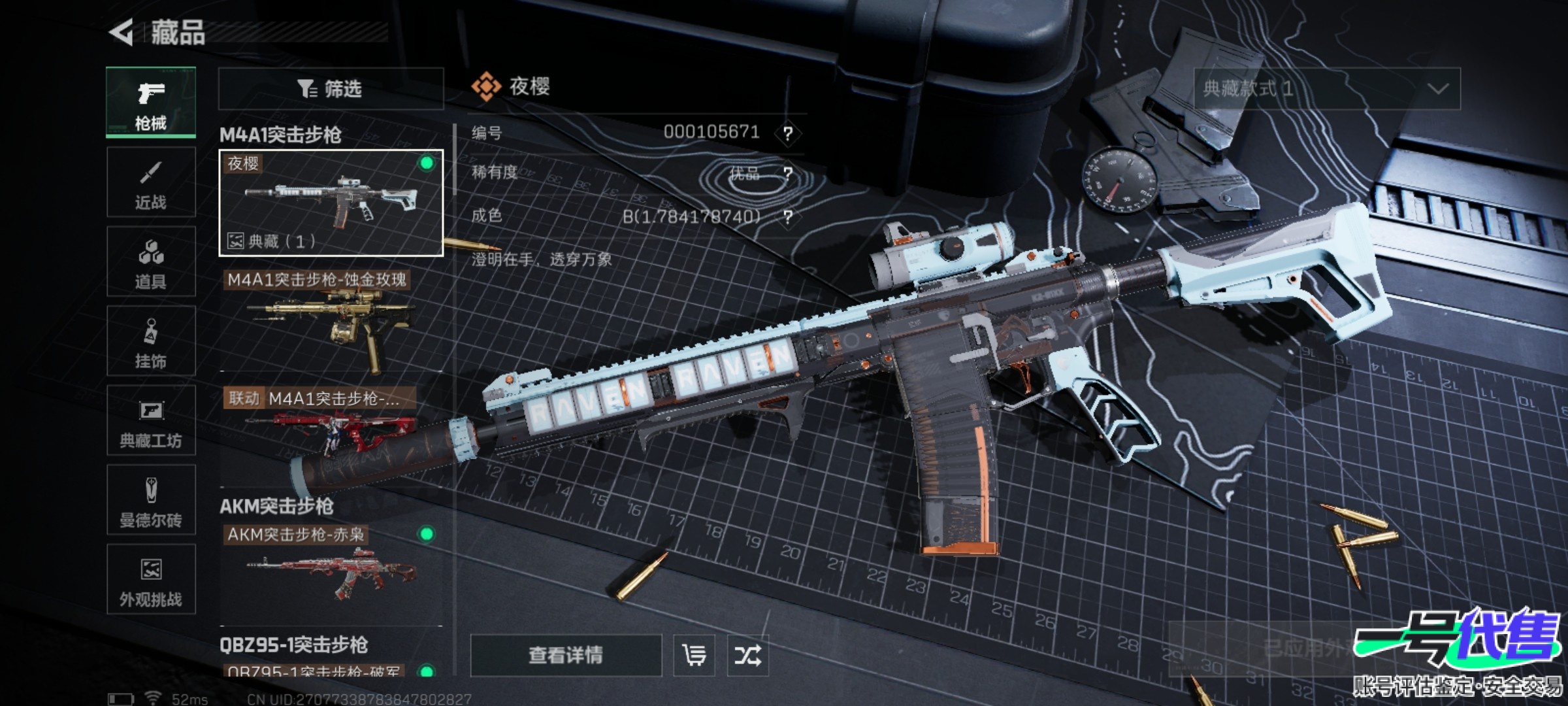Open the 筛选 filter button
Image resolution: width=1568 pixels, height=706 pixels.
pos(331,89)
